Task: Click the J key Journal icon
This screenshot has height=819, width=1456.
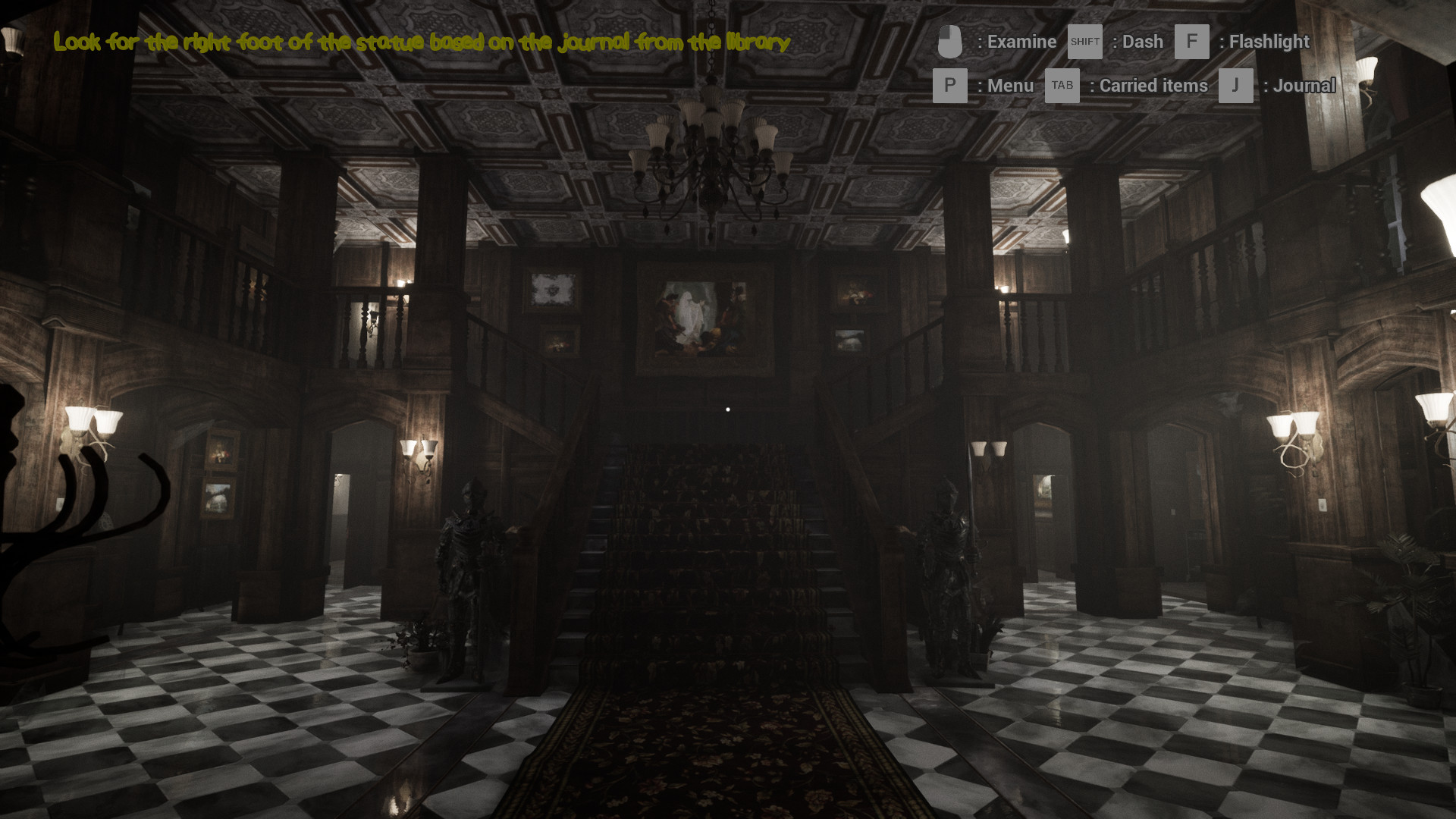Action: coord(1235,86)
